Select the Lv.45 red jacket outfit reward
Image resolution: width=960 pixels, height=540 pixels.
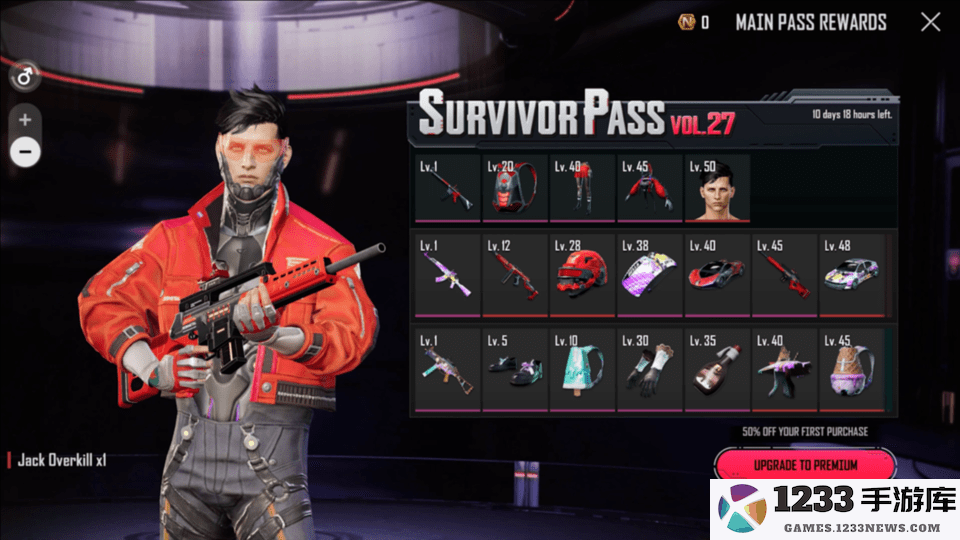649,188
